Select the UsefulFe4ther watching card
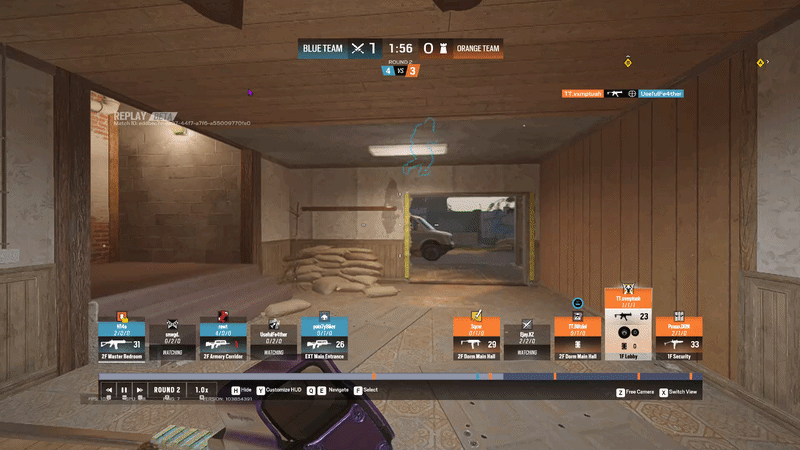 pyautogui.click(x=272, y=338)
